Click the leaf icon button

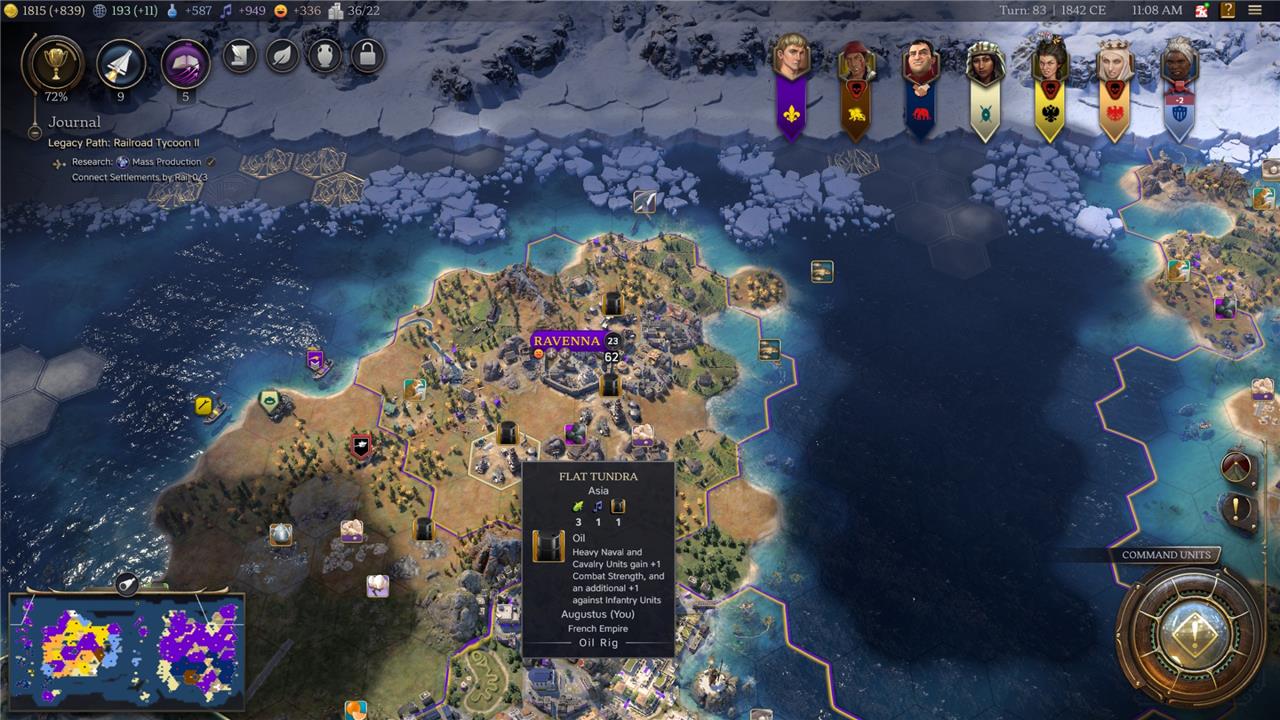(282, 55)
